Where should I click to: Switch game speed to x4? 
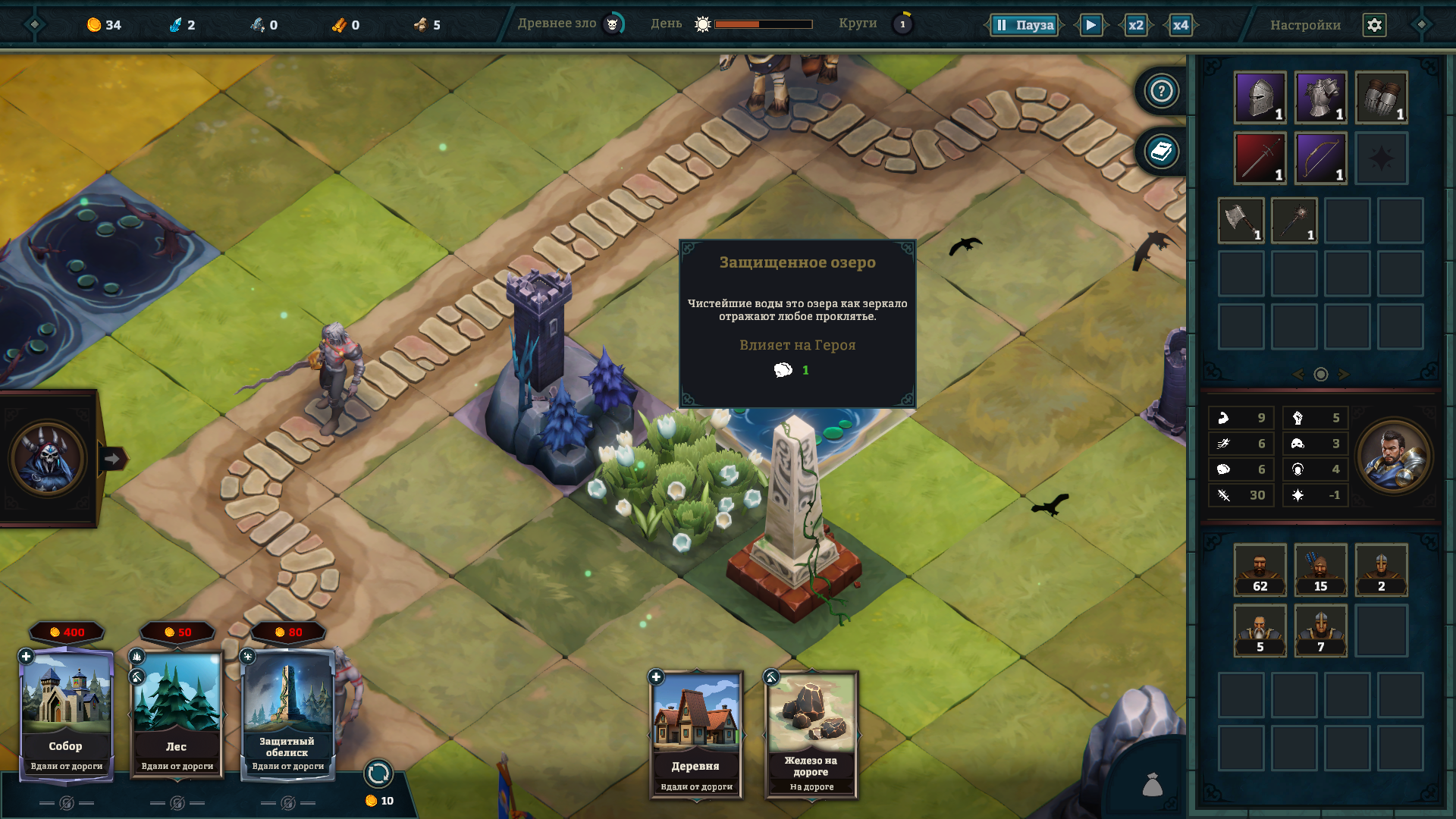click(x=1180, y=25)
